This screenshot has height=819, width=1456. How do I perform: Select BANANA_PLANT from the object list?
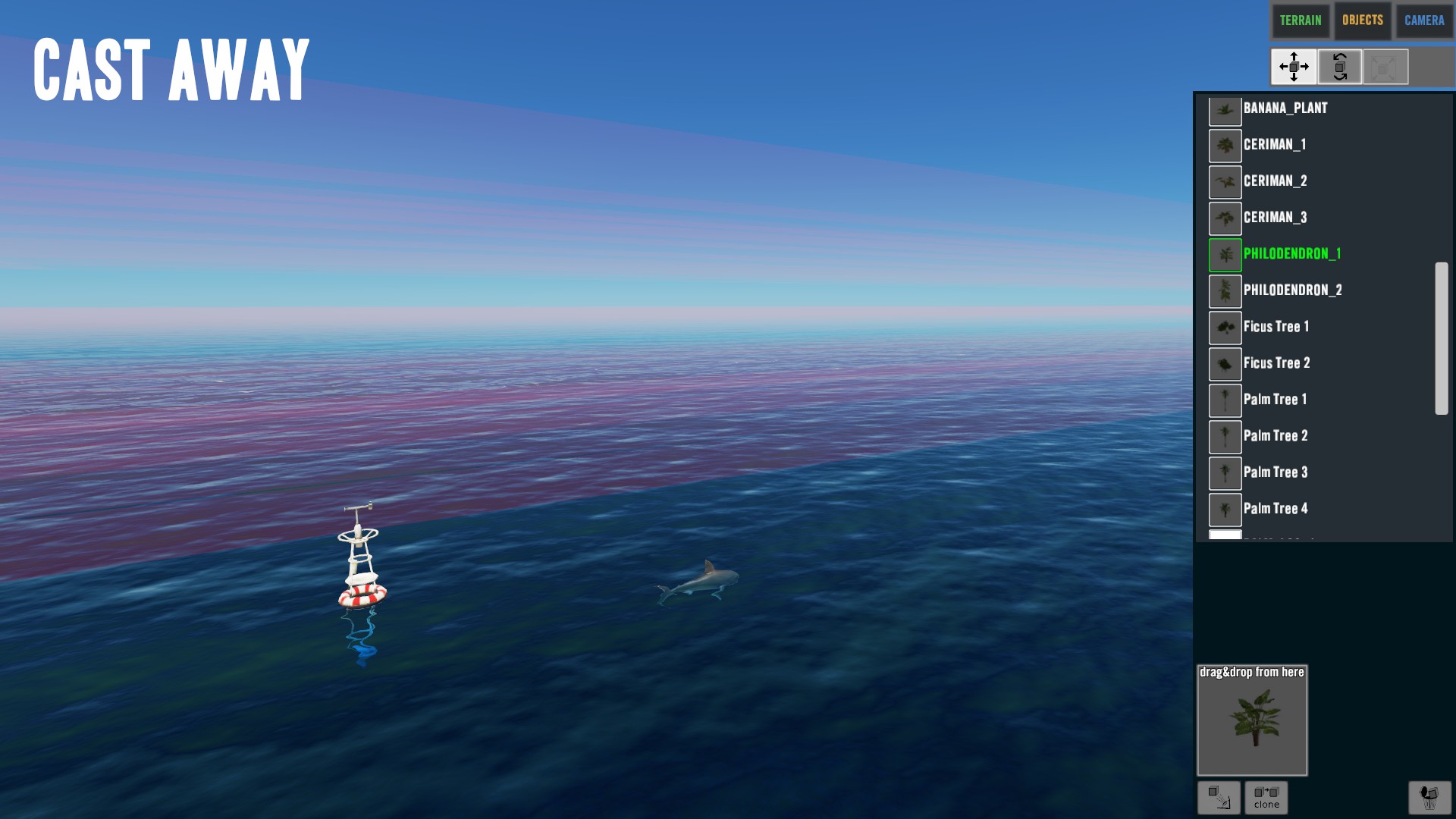pyautogui.click(x=1285, y=108)
